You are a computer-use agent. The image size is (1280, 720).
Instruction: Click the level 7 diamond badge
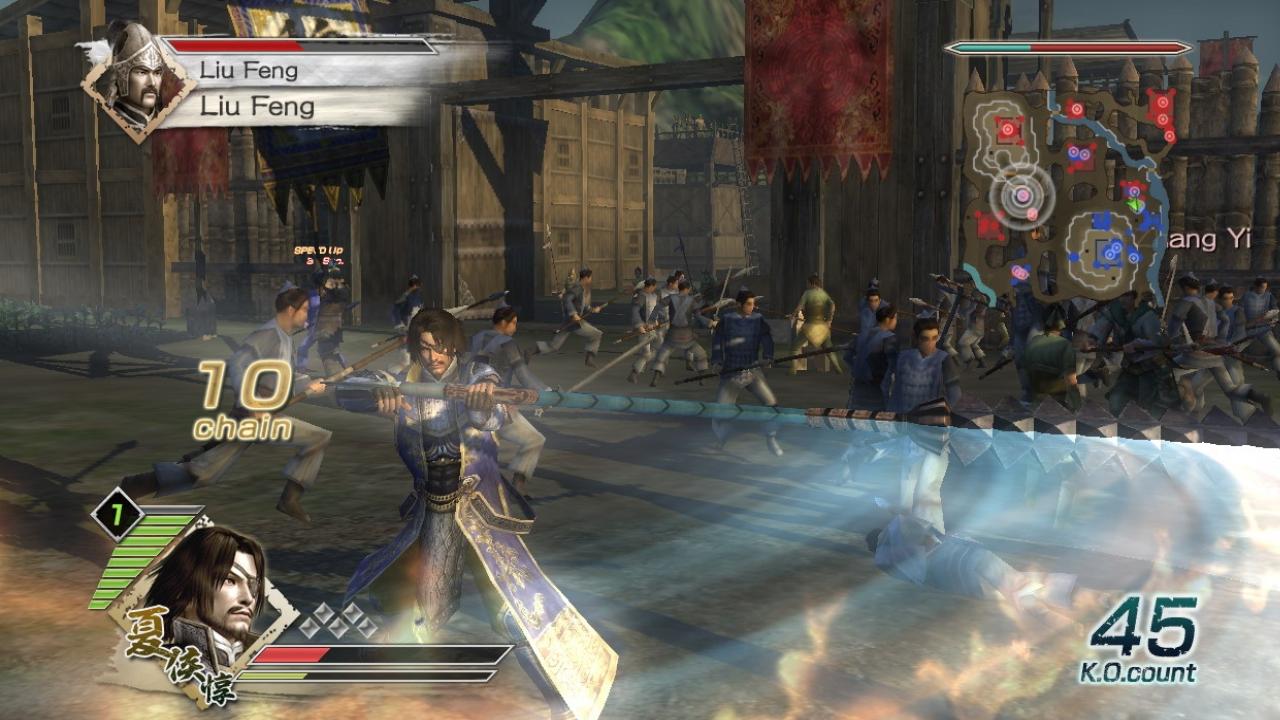coord(115,513)
